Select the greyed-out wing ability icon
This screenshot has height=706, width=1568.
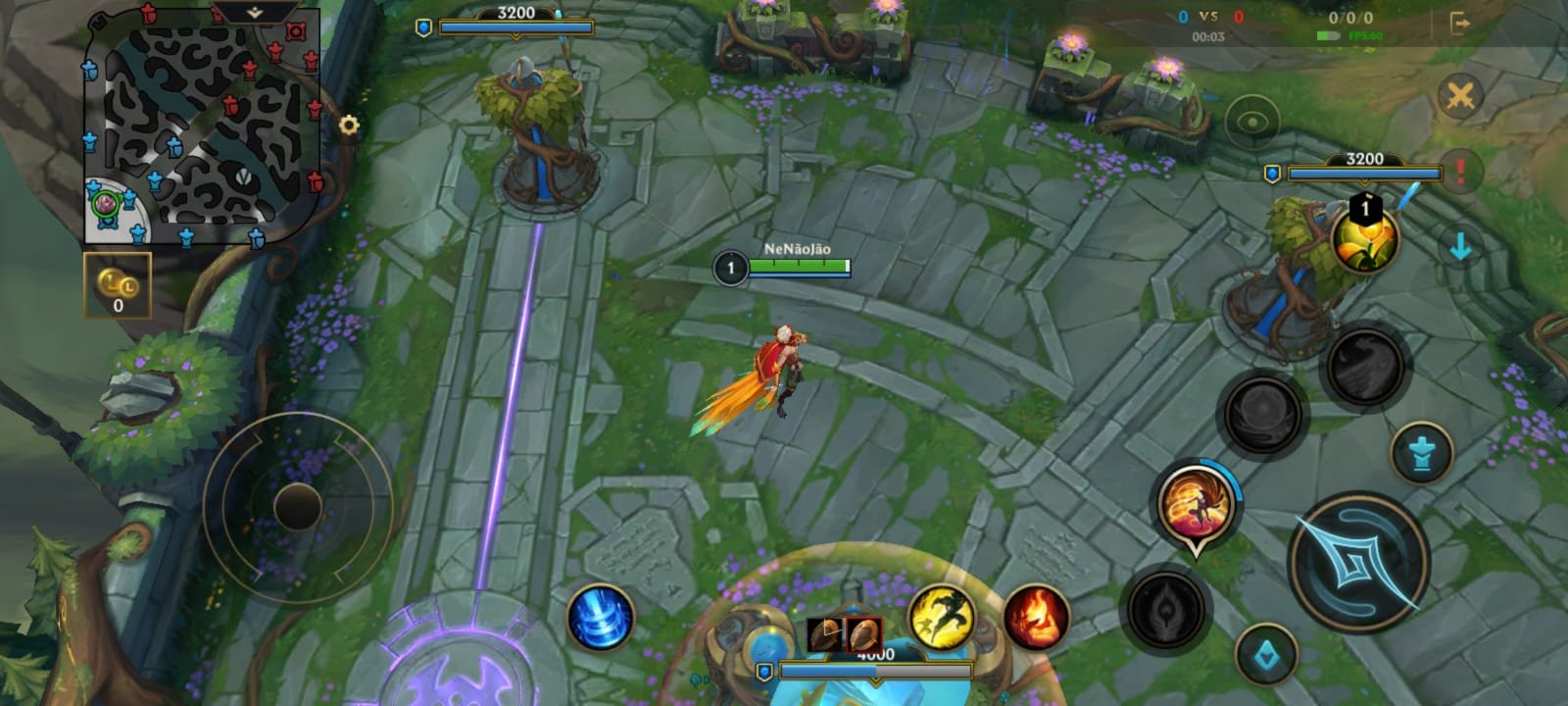[1364, 366]
